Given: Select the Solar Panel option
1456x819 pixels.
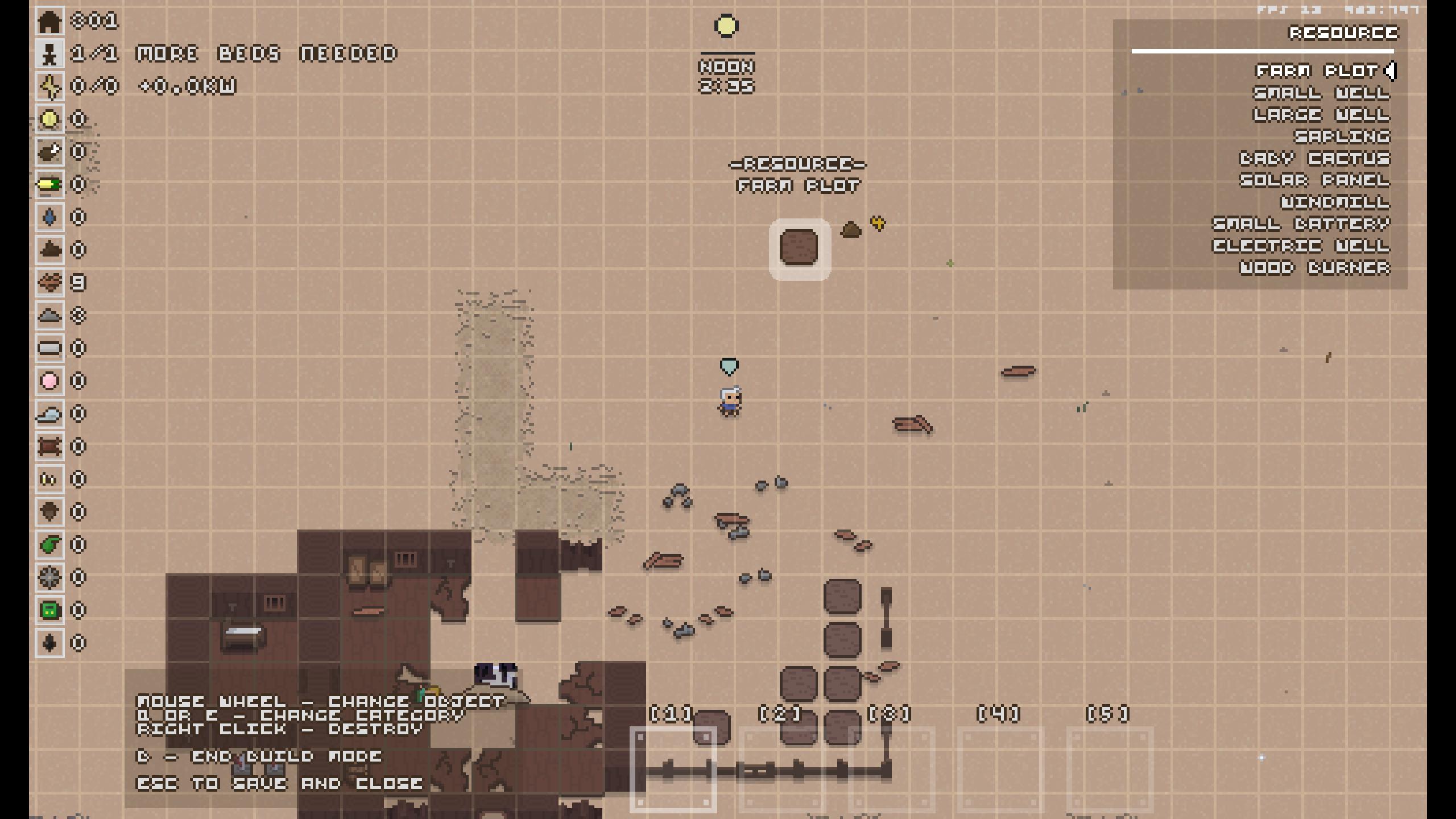Looking at the screenshot, I should 1314,180.
